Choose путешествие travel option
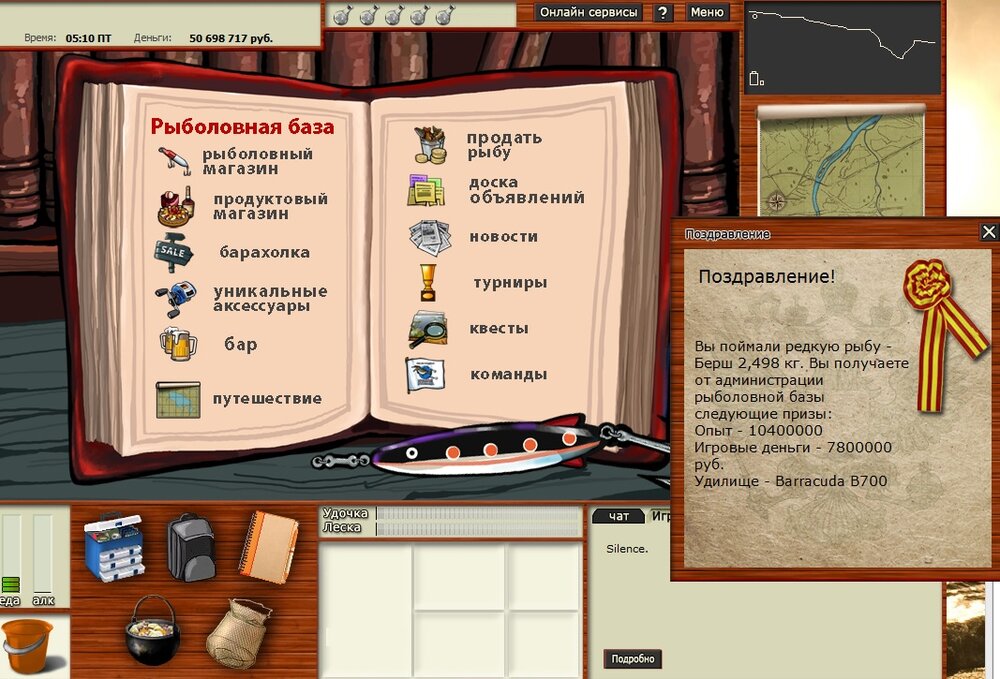 click(267, 399)
